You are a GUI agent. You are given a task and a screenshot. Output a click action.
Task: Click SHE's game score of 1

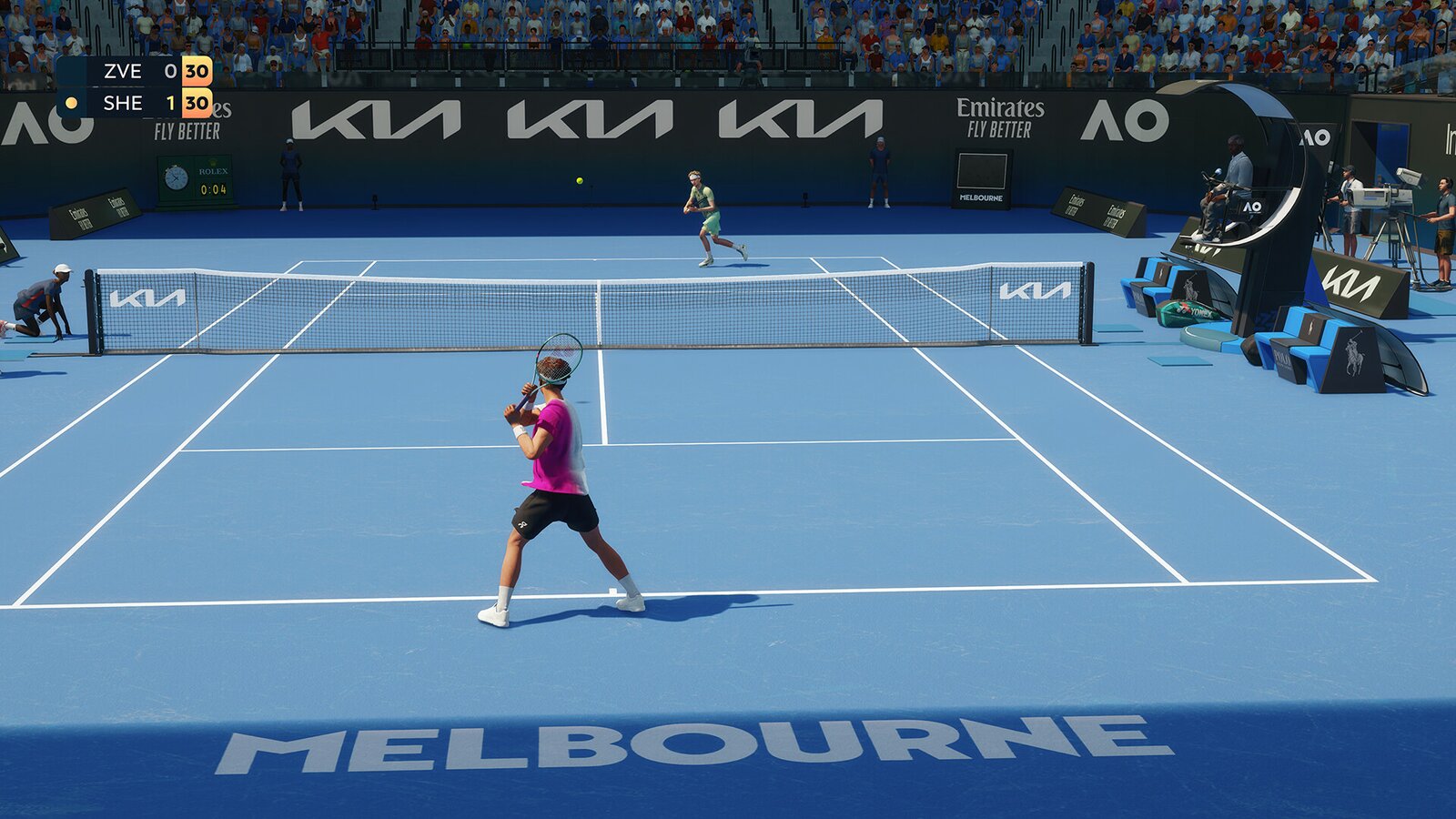pos(171,103)
